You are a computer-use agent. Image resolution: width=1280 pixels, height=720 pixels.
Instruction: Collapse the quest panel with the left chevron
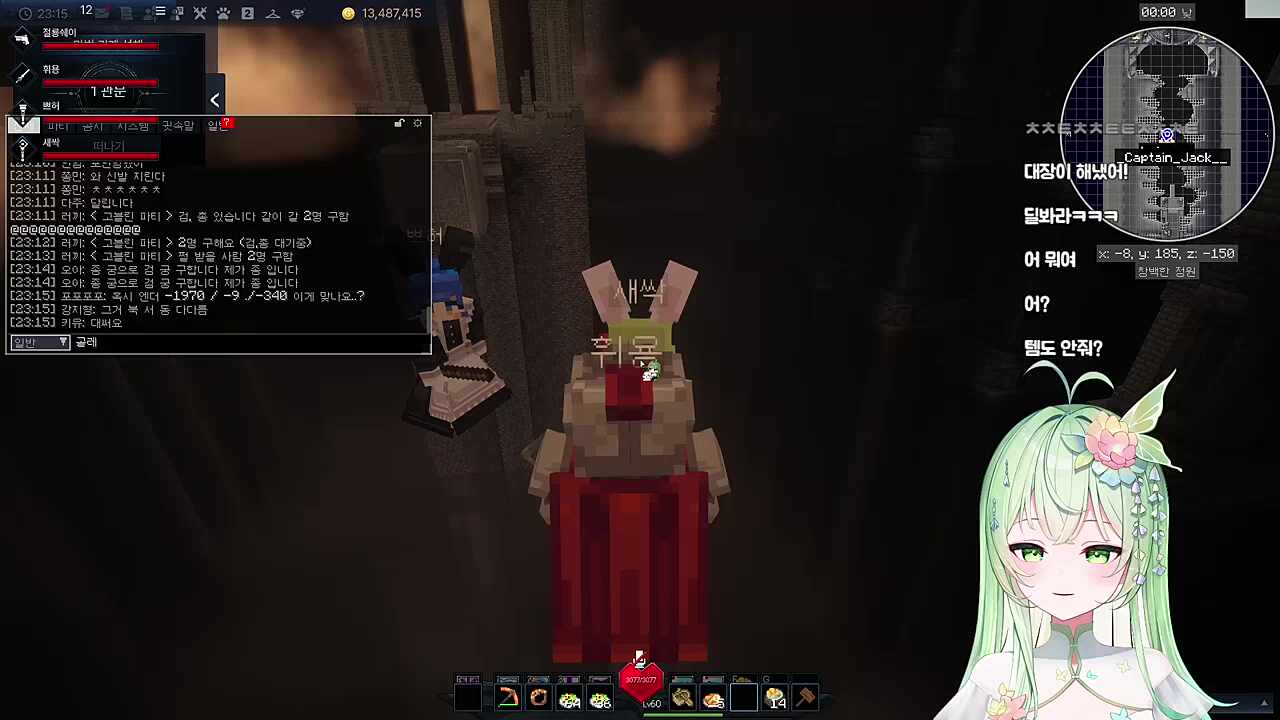pyautogui.click(x=215, y=99)
